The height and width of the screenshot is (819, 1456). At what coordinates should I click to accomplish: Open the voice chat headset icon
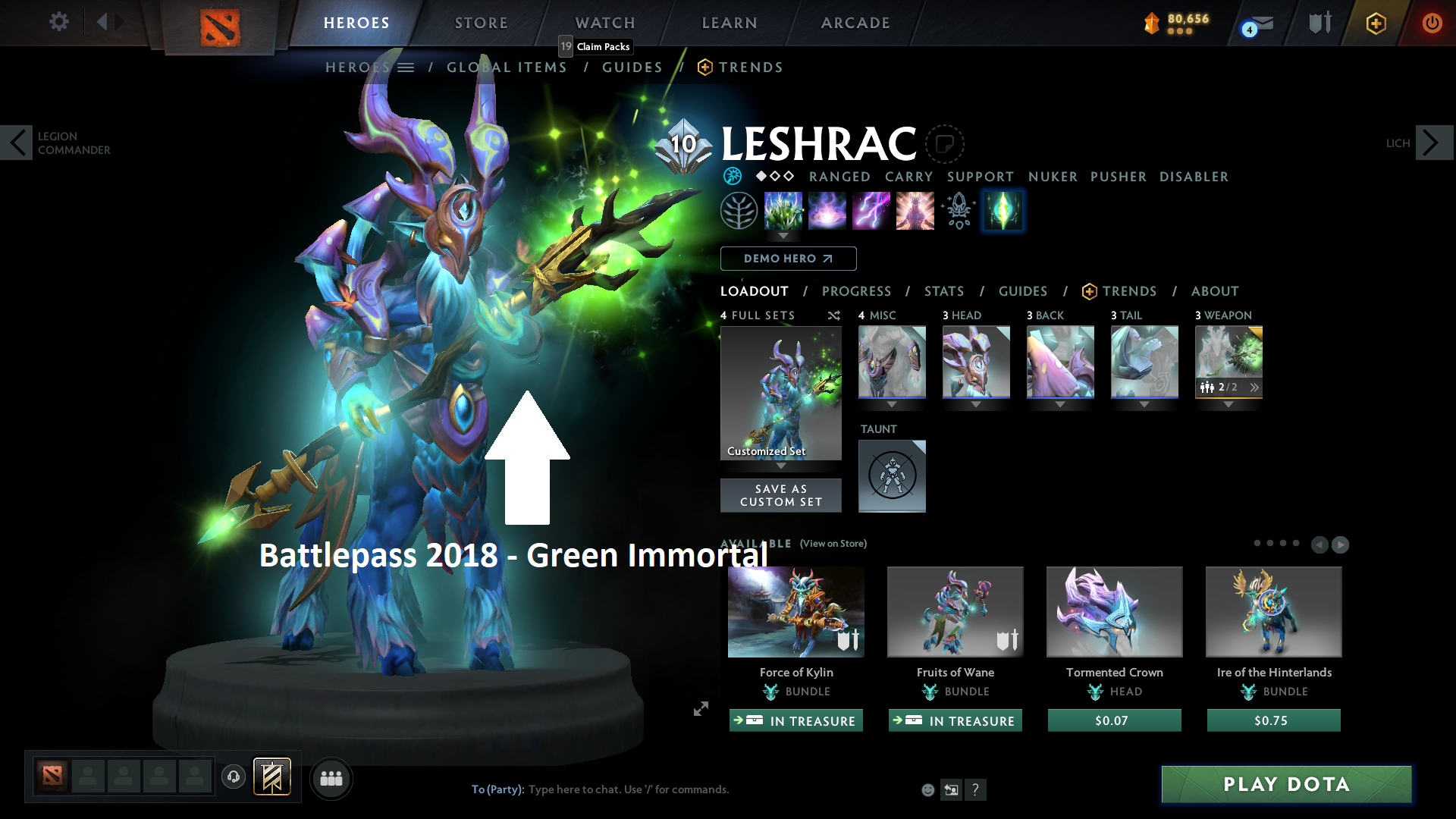coord(234,777)
